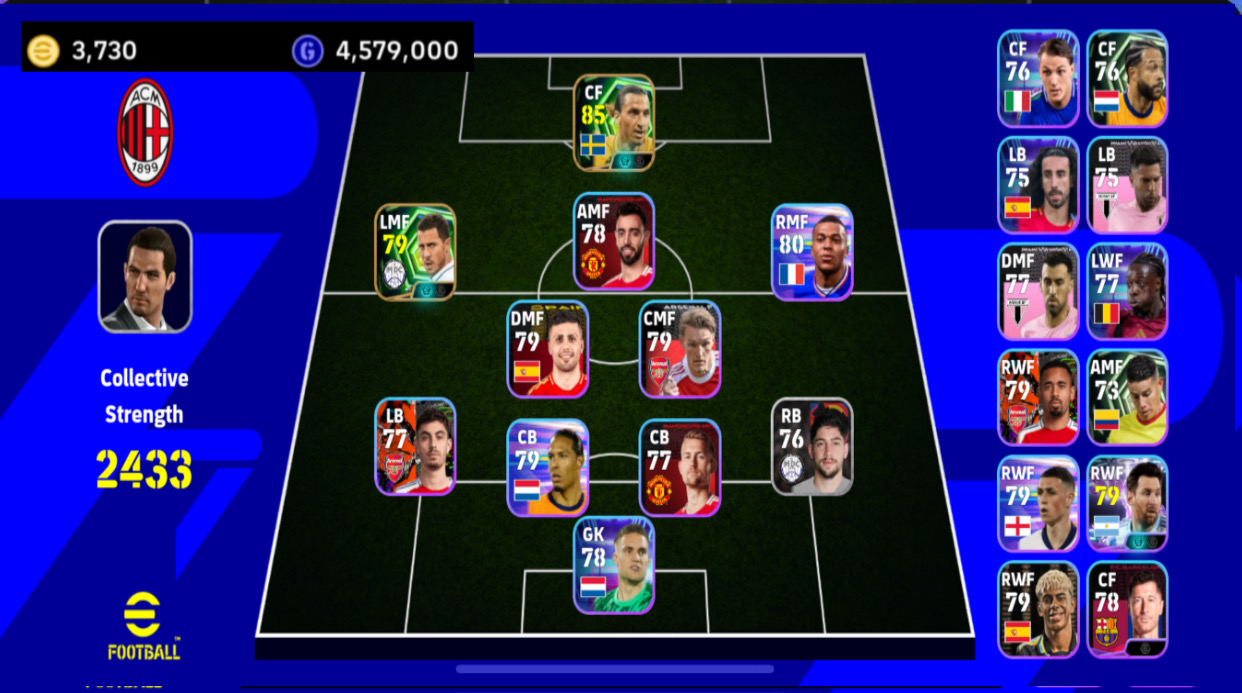Select the LB 77 Arsenal defender card
The height and width of the screenshot is (693, 1242).
click(415, 446)
